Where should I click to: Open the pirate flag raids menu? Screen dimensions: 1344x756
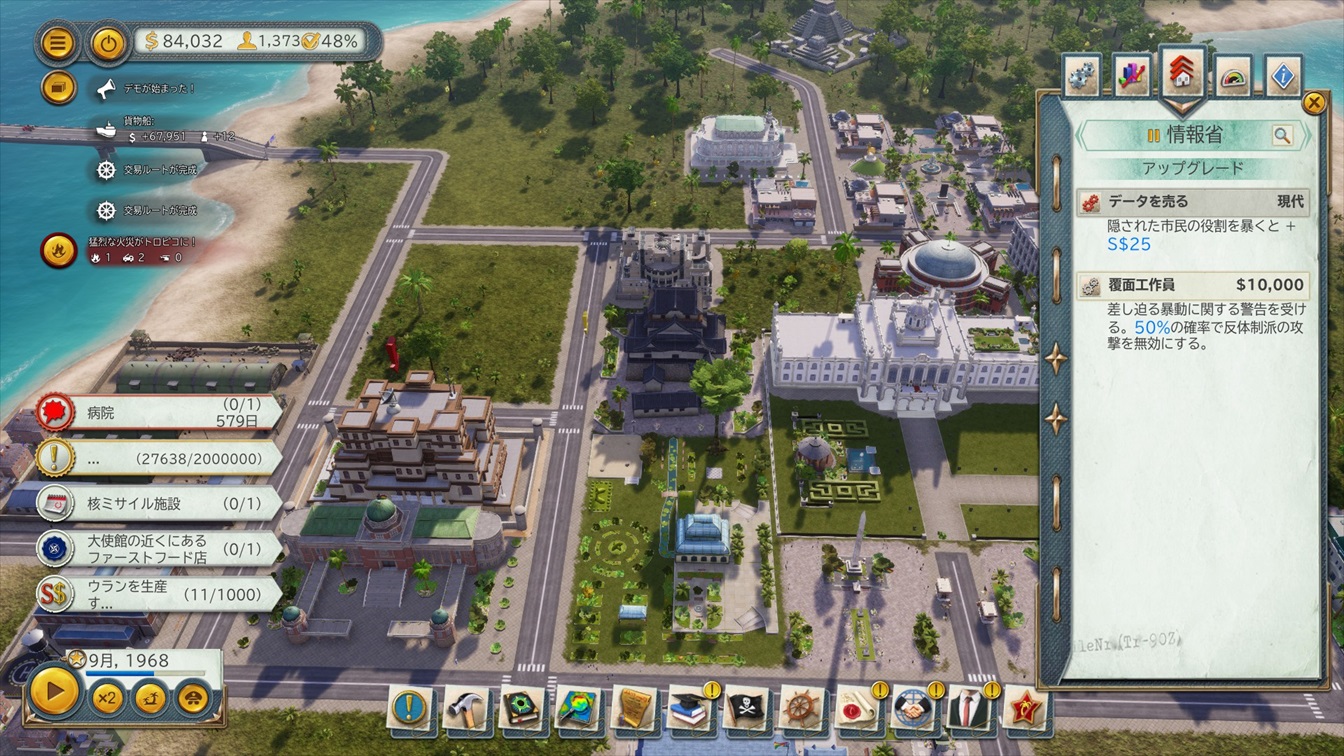tap(746, 708)
